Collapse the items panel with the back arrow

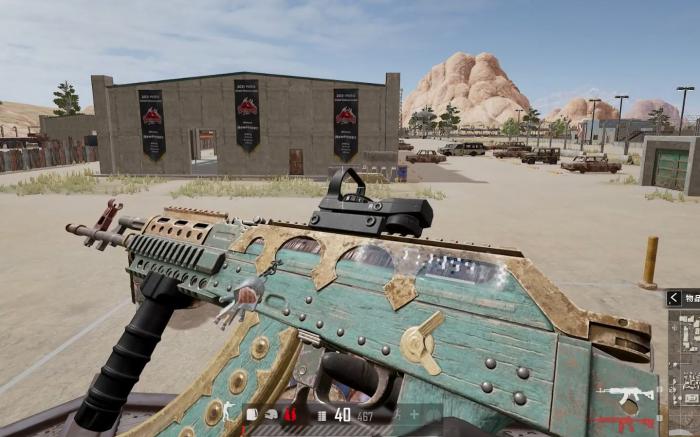[674, 298]
